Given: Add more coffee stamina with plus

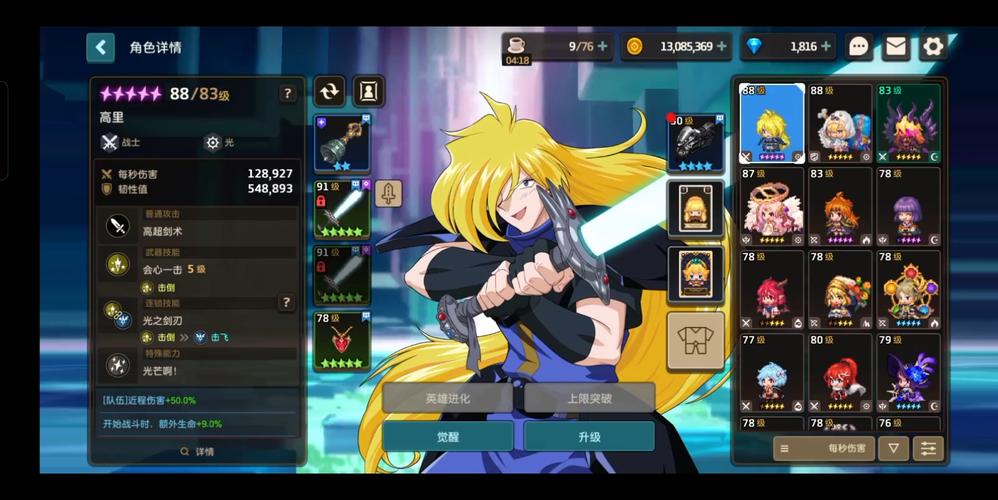Looking at the screenshot, I should click(602, 46).
